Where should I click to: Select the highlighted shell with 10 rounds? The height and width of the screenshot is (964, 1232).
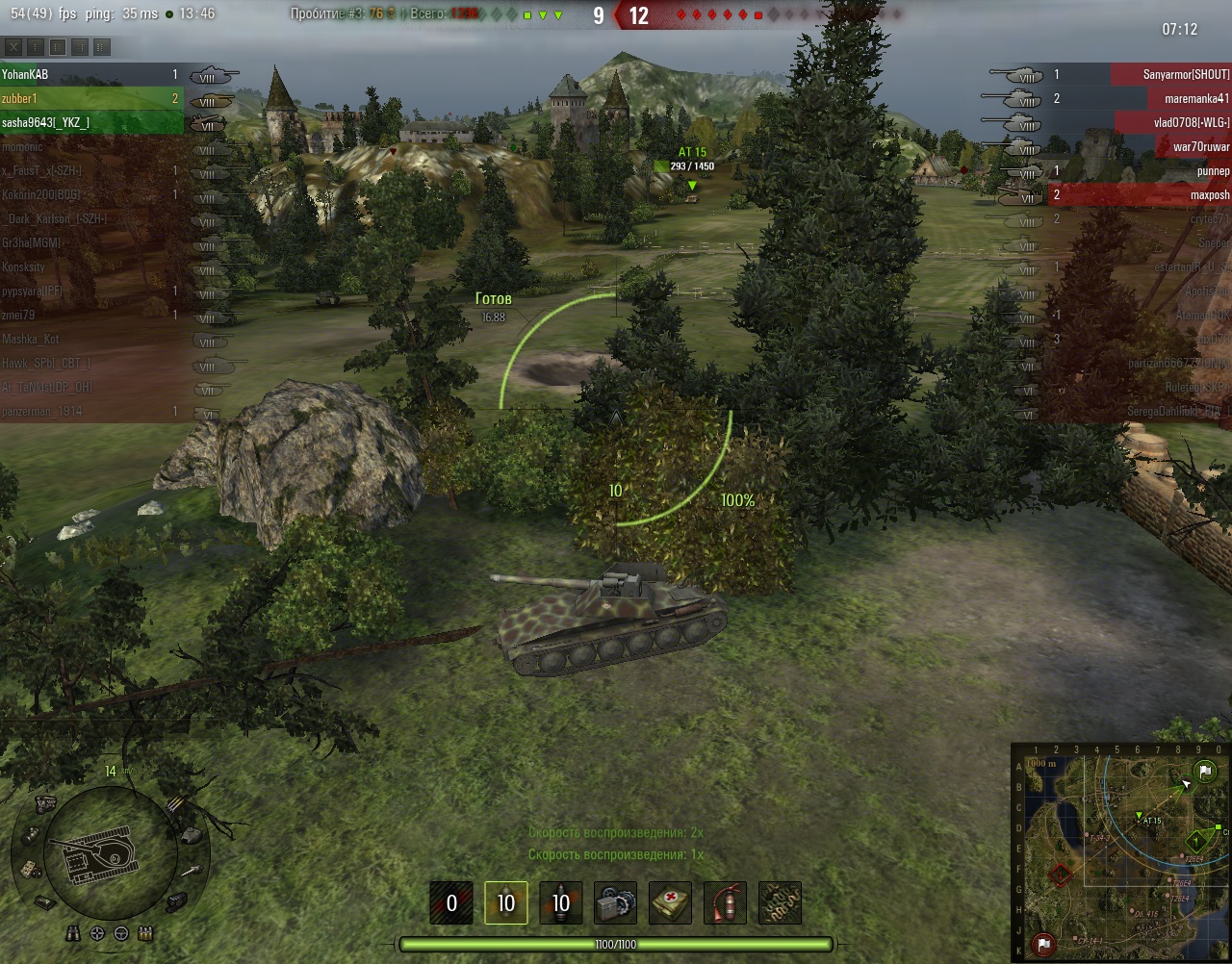click(505, 903)
